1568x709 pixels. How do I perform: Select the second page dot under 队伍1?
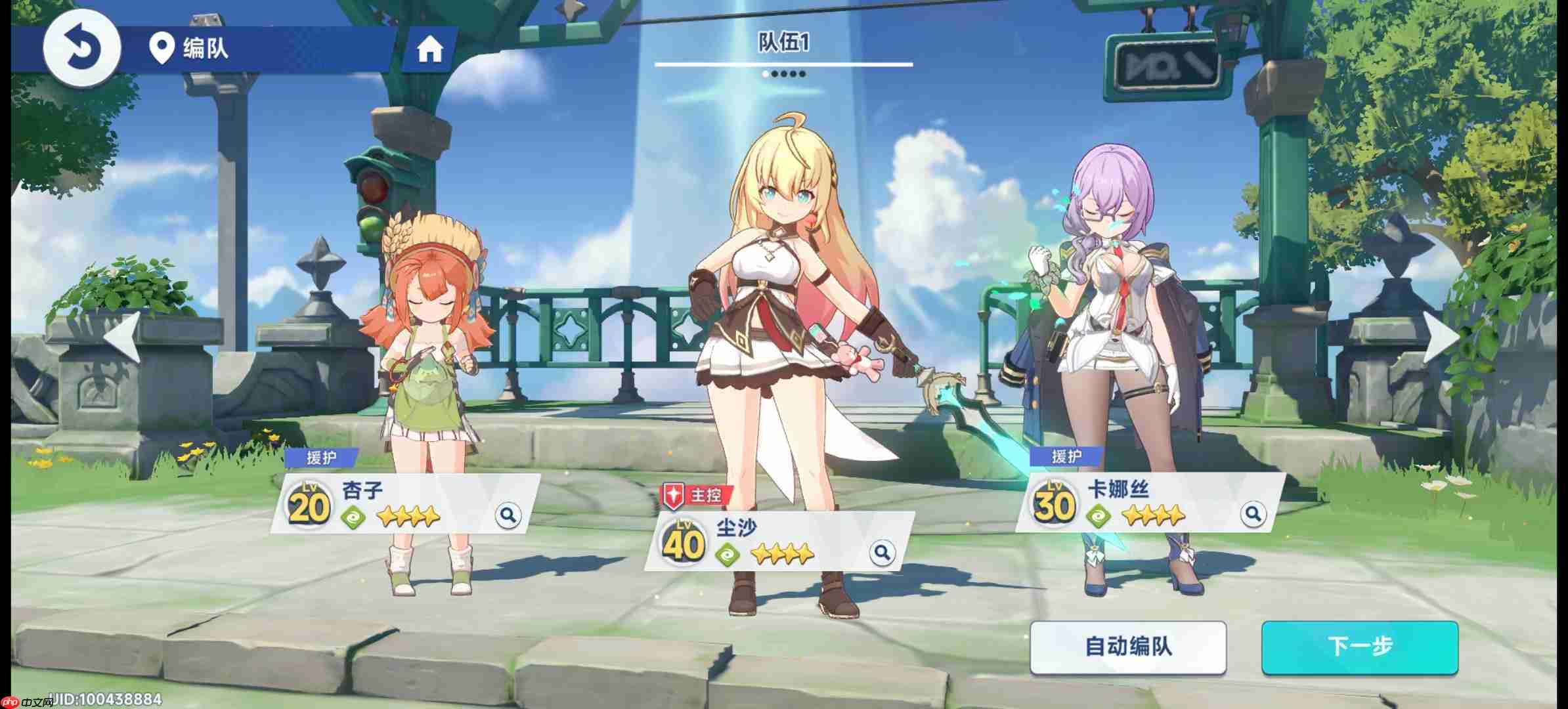point(774,74)
